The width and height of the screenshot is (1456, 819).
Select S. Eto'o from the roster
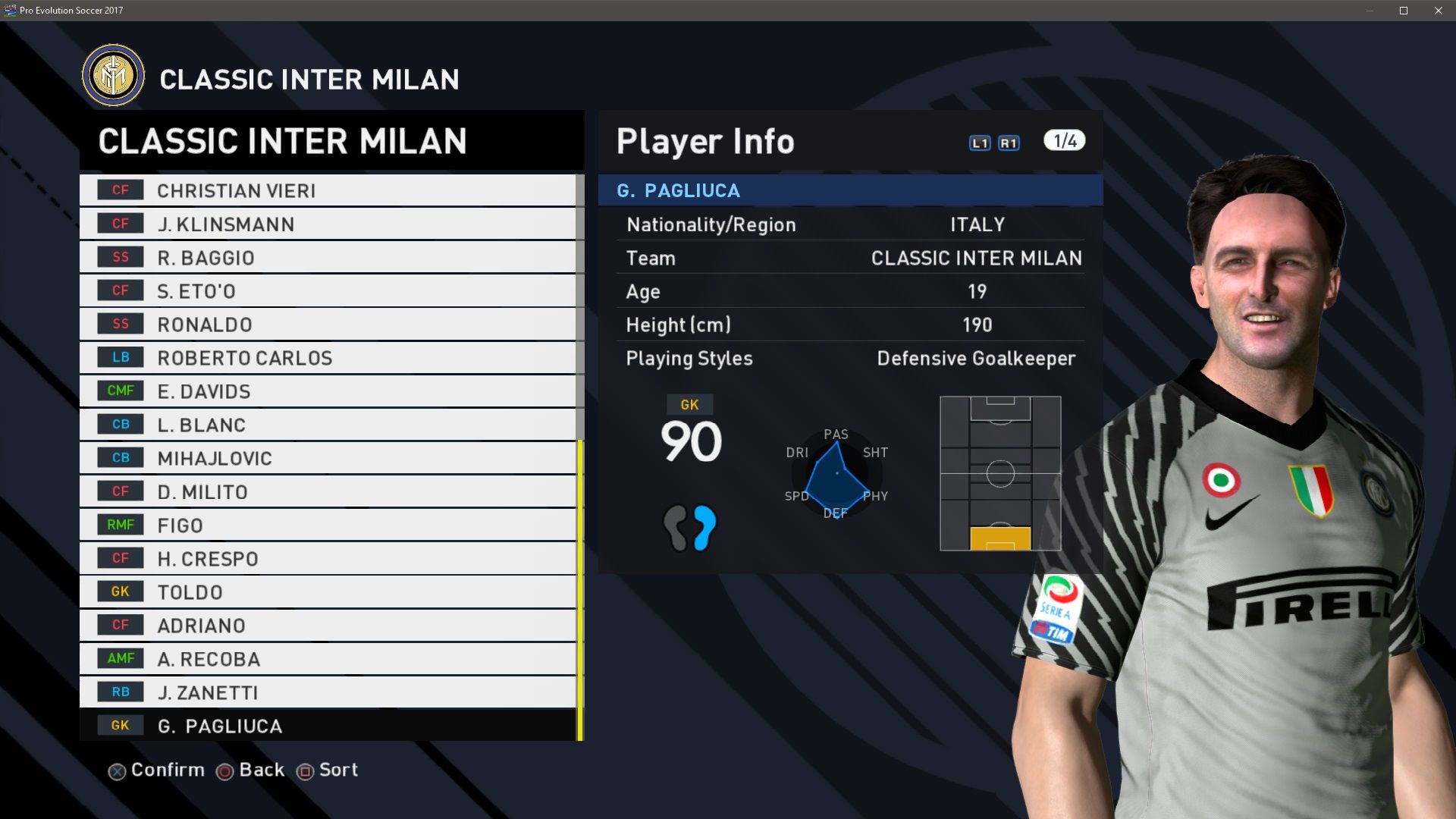328,291
